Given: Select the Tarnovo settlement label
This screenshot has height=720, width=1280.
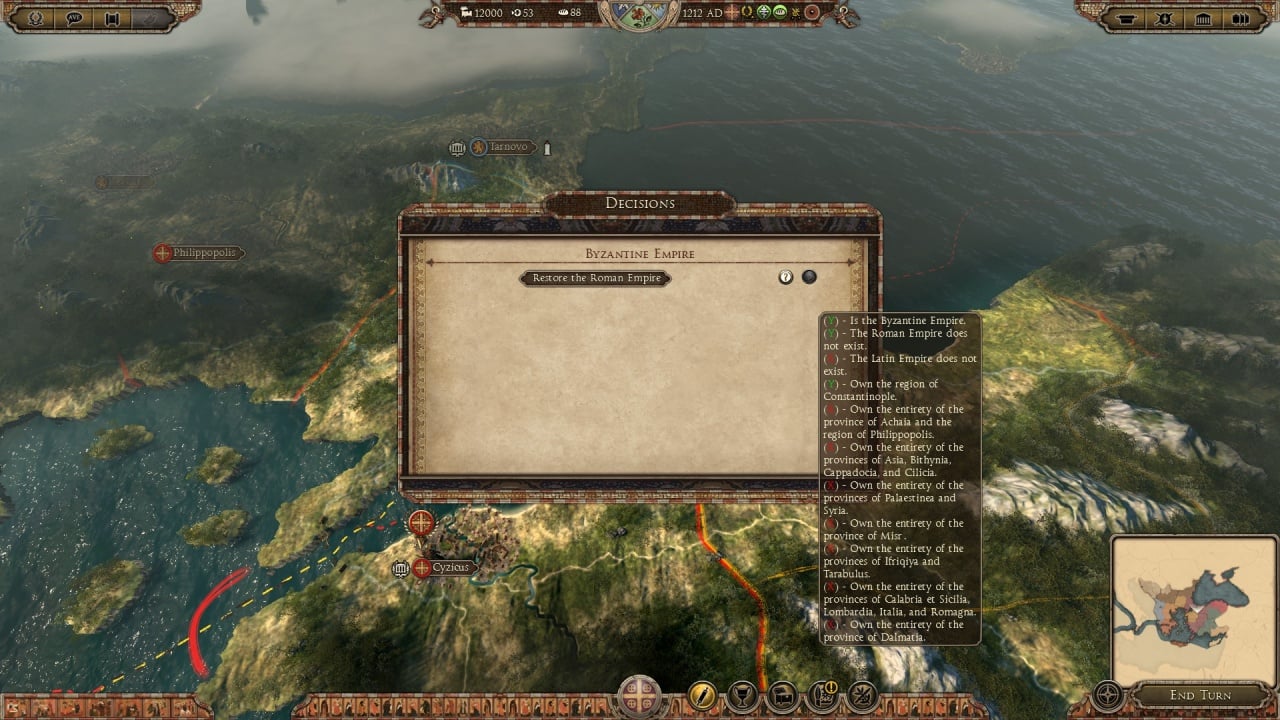Looking at the screenshot, I should [x=507, y=147].
